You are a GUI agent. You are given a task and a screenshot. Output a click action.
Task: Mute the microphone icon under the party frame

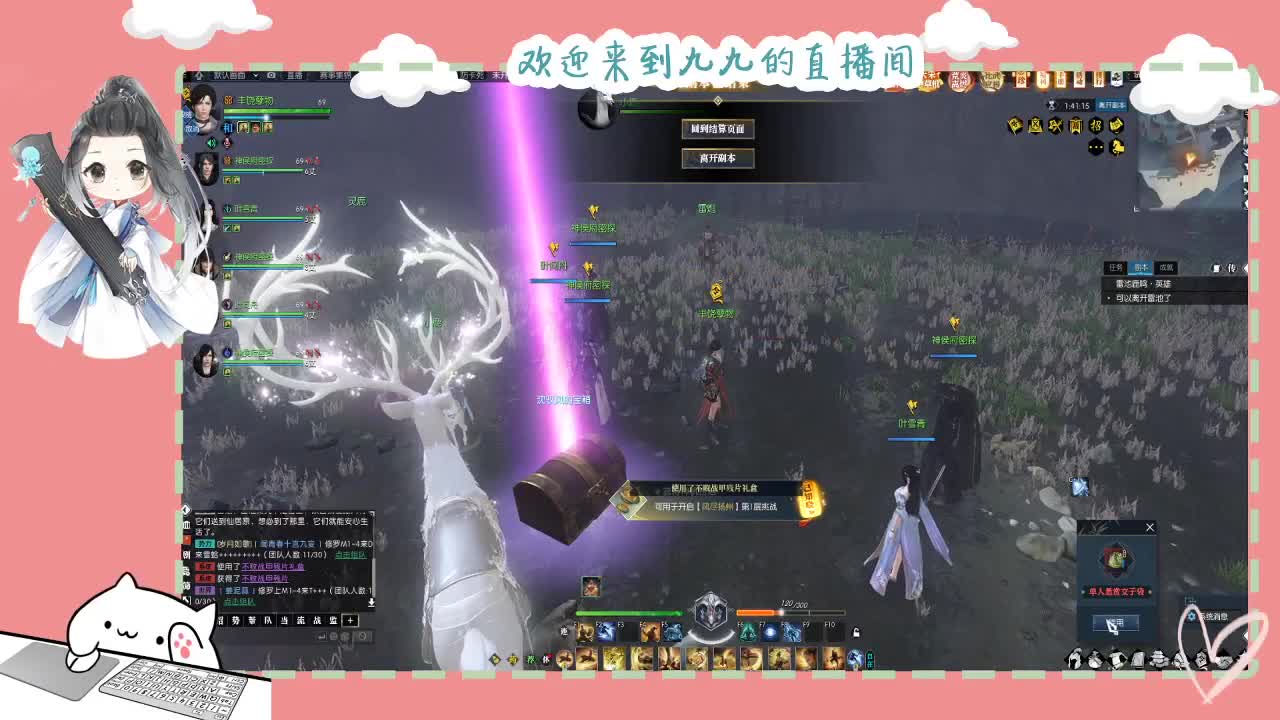(225, 143)
